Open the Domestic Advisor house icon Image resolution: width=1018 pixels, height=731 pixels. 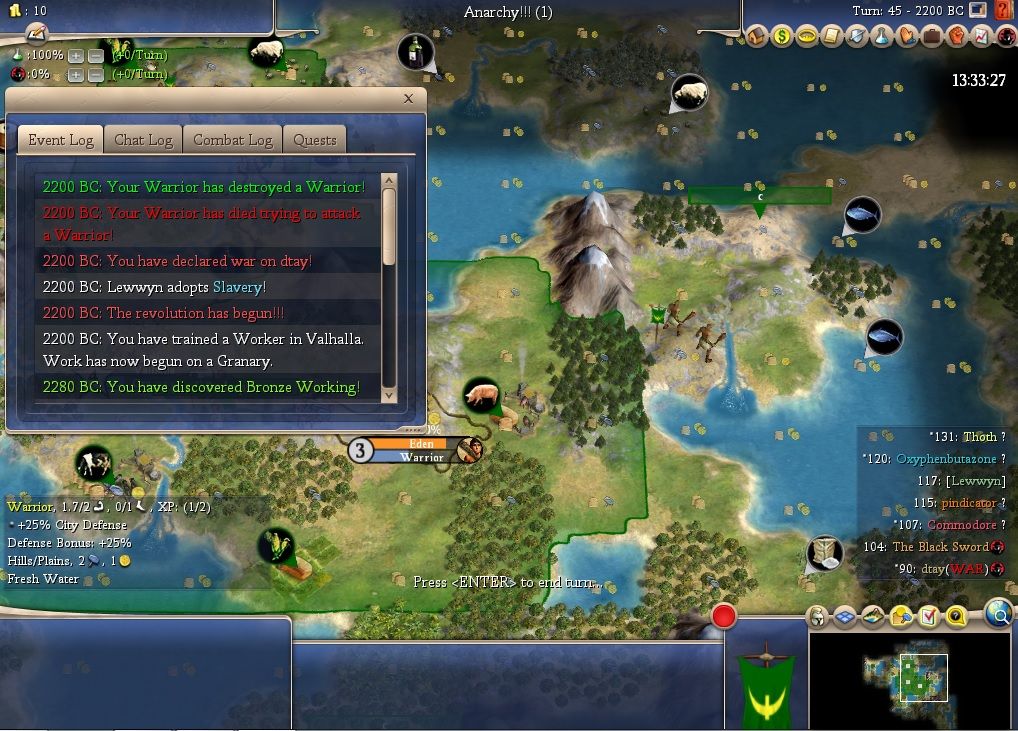tap(758, 36)
